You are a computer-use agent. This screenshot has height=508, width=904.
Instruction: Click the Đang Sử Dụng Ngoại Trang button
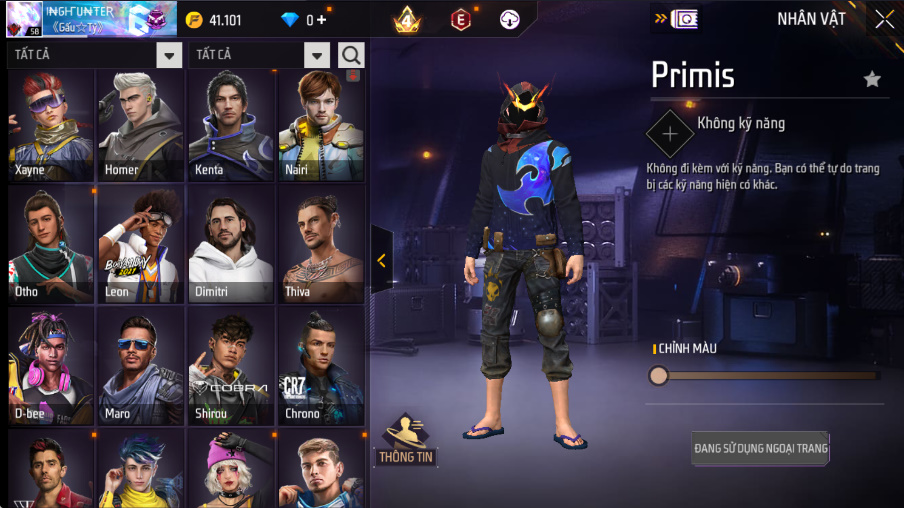coord(760,448)
